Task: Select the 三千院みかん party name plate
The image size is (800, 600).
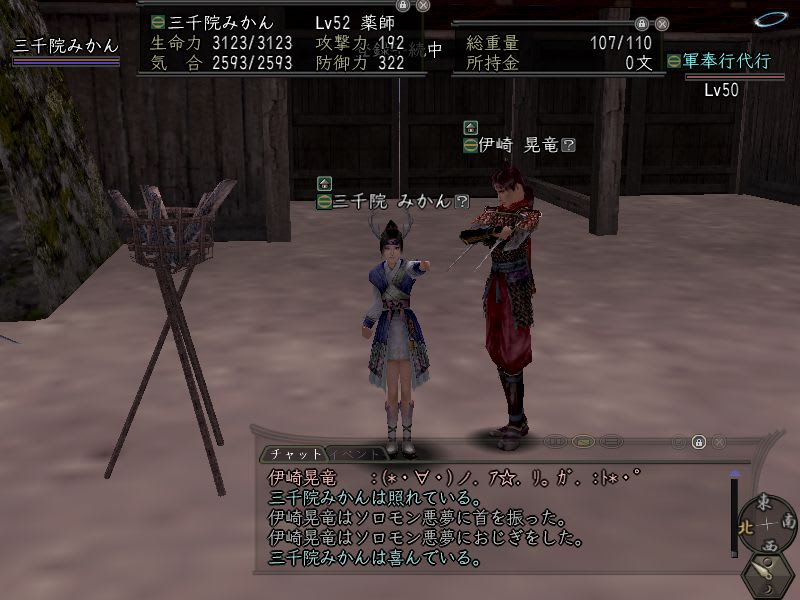Action: coord(66,45)
